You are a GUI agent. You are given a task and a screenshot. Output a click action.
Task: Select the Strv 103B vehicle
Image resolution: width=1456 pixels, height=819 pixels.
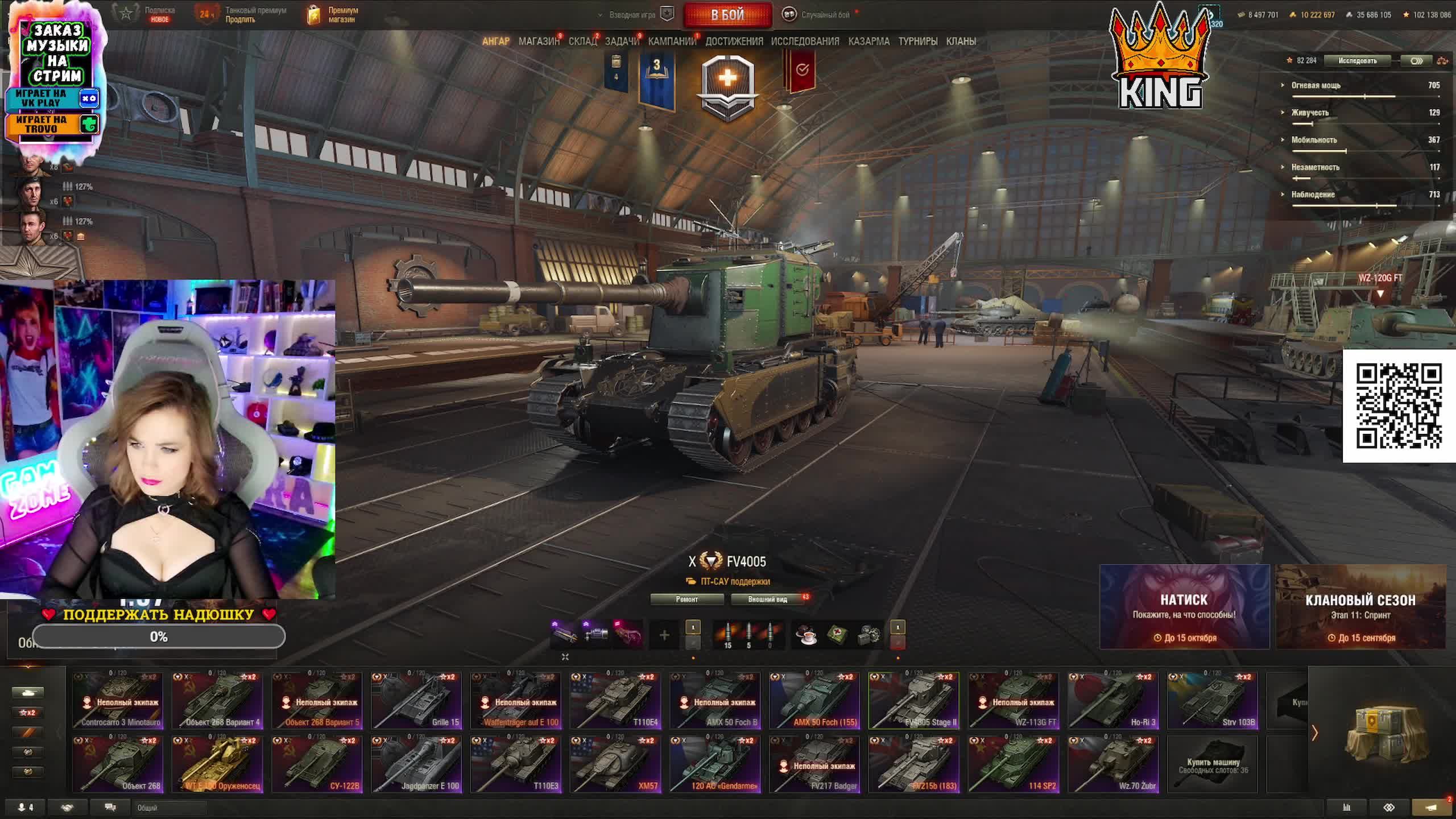pyautogui.click(x=1213, y=701)
